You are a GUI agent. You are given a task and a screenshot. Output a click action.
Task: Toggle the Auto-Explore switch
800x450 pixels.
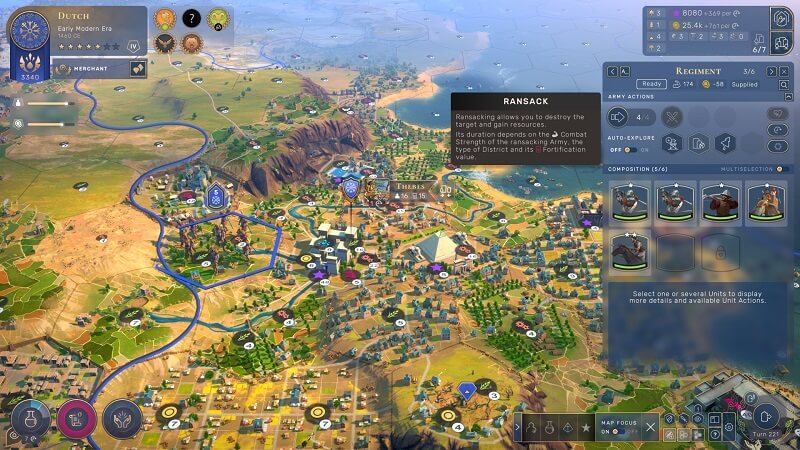[631, 150]
